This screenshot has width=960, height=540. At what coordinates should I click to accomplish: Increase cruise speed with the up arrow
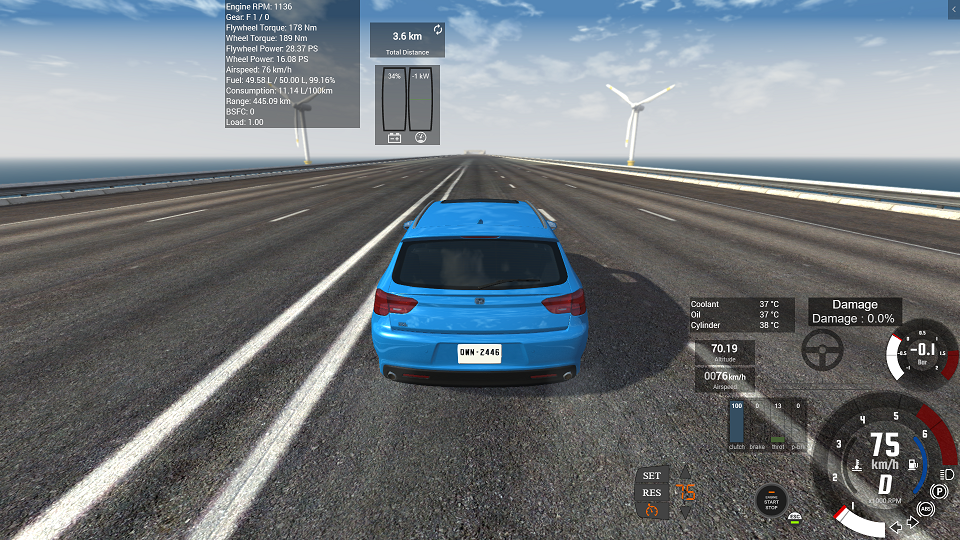(686, 474)
